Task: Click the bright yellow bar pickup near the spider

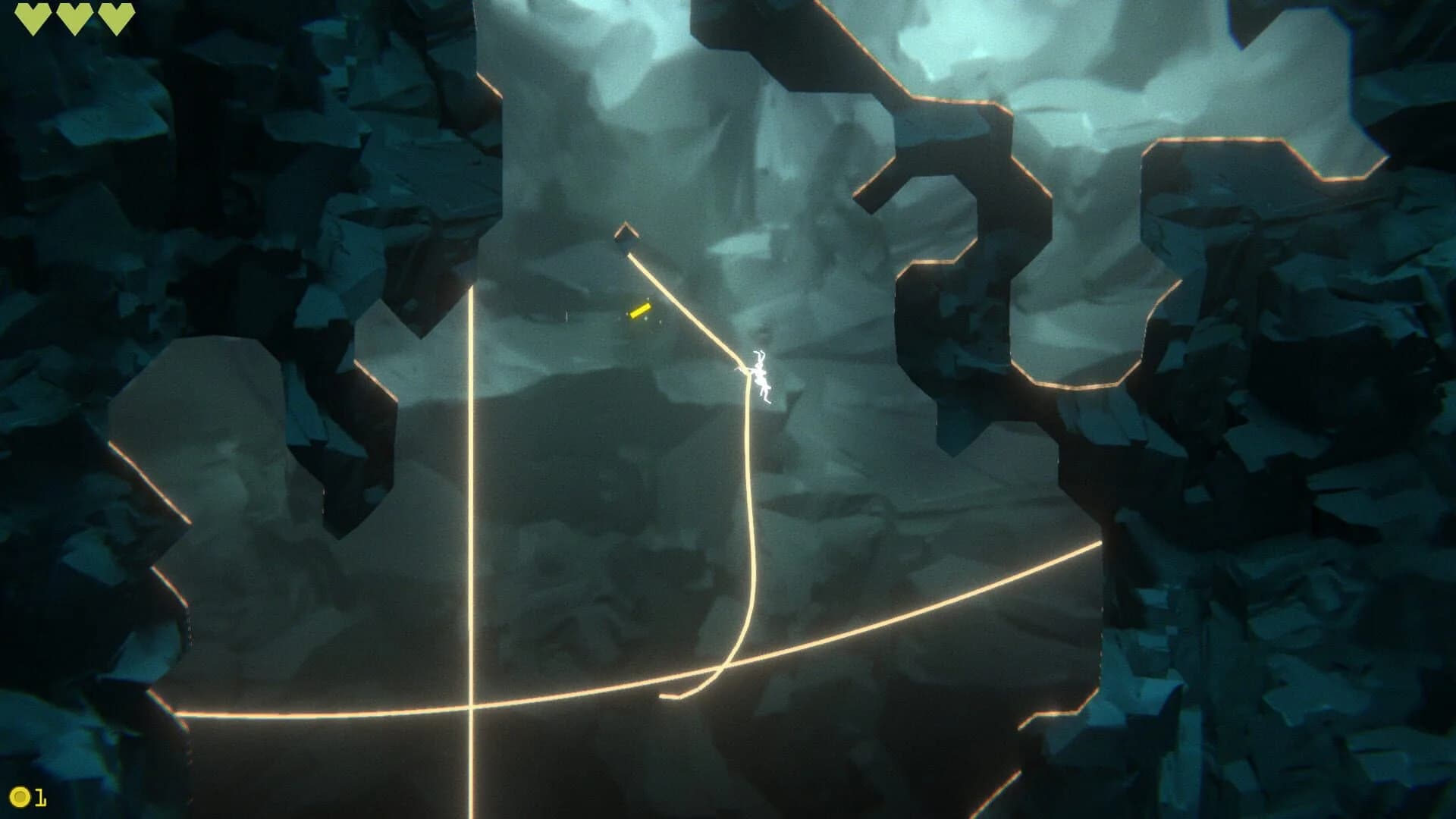Action: tap(639, 310)
